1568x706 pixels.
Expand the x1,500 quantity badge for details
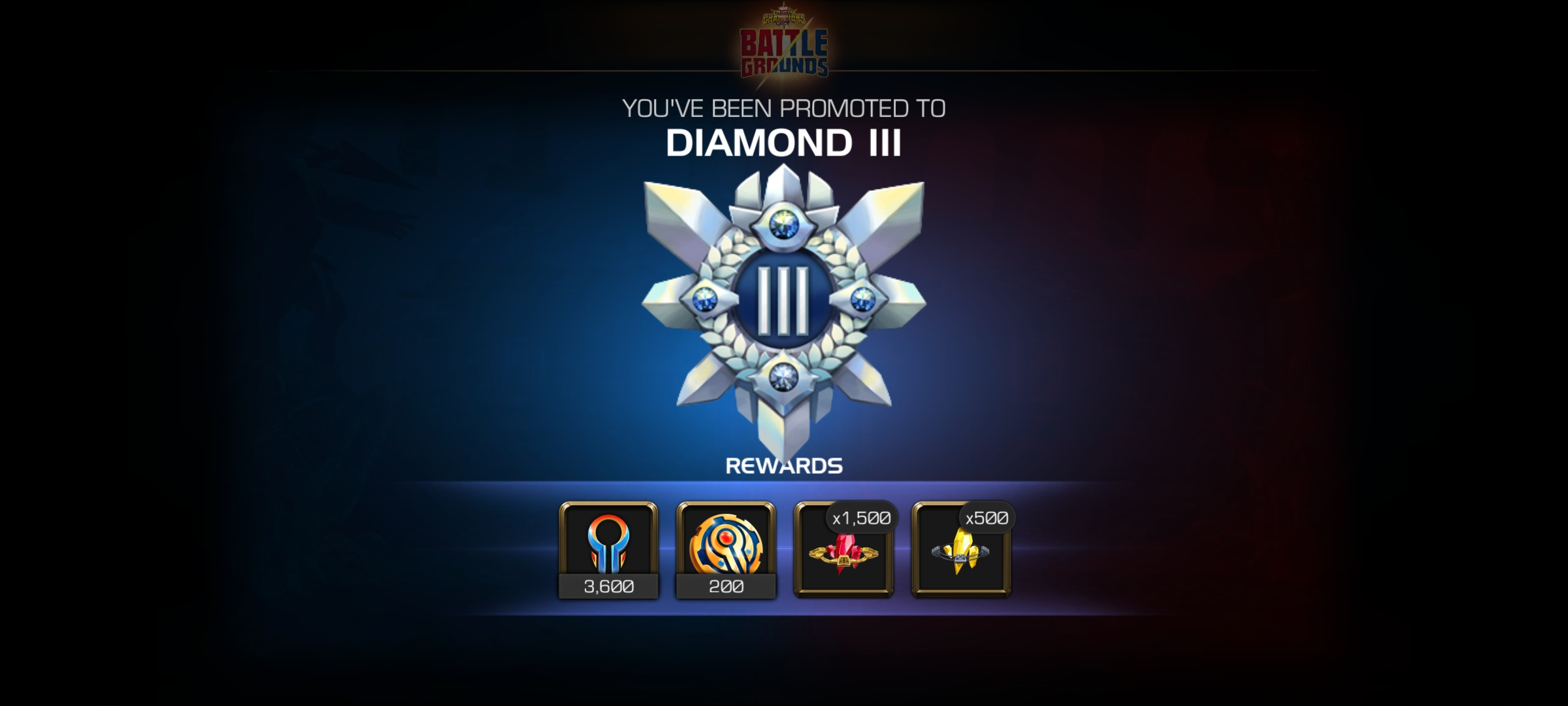tap(862, 516)
